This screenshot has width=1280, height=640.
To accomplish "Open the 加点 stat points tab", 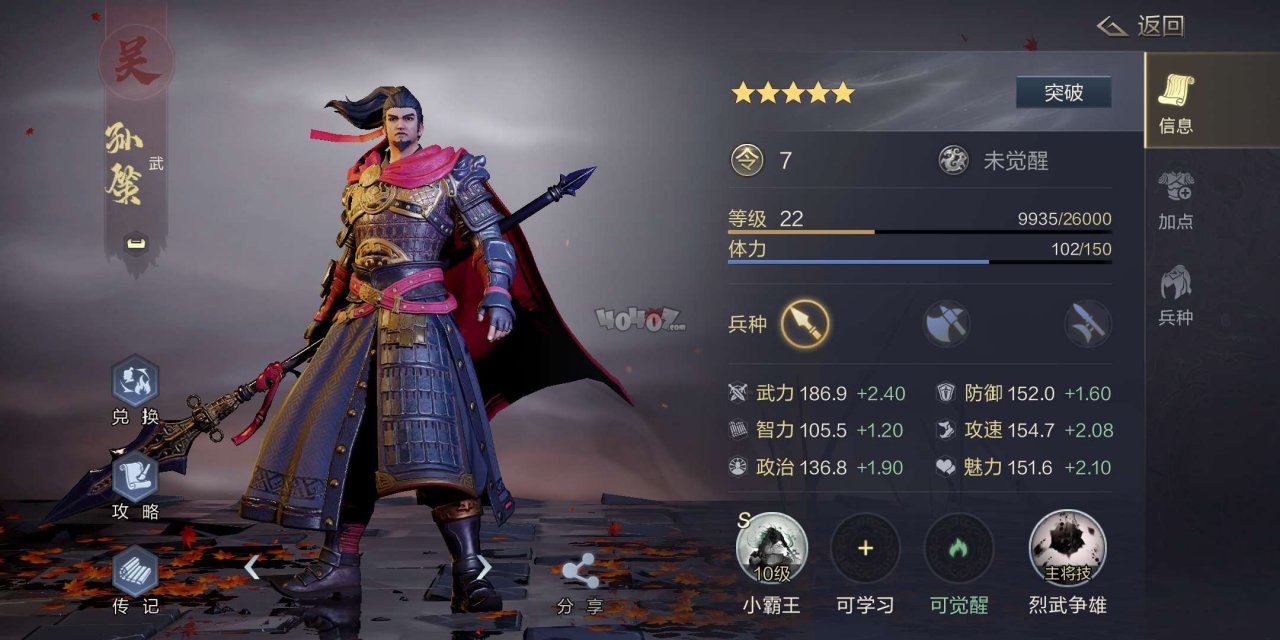I will click(1176, 199).
